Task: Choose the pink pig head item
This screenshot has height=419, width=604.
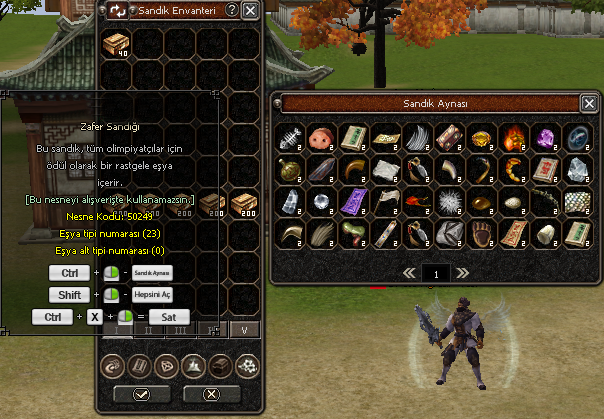Action: coord(322,136)
